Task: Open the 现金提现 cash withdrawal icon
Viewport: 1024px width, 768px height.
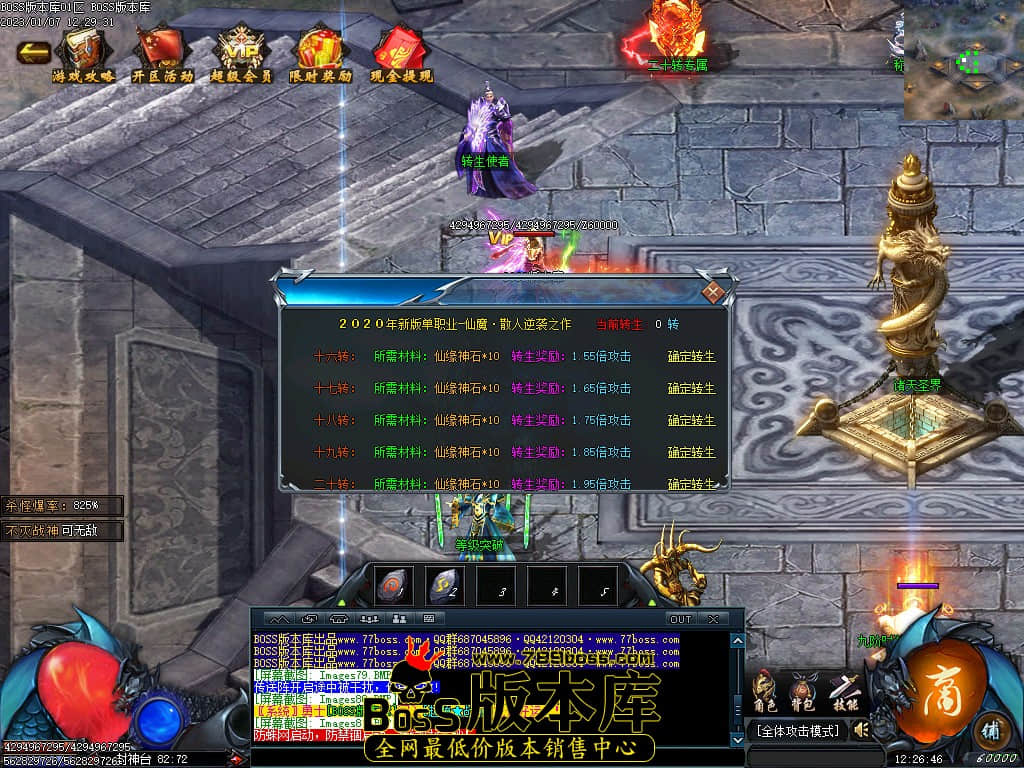Action: coord(401,53)
